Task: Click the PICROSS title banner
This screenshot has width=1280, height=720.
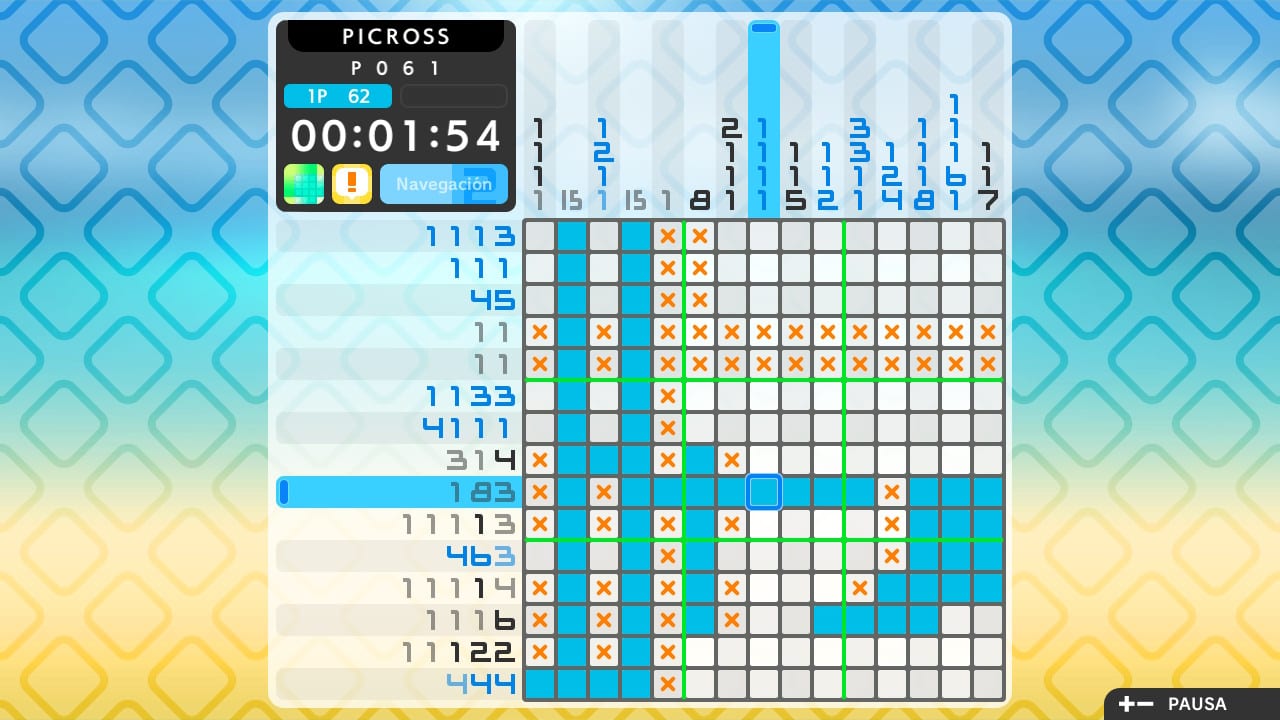Action: pyautogui.click(x=396, y=36)
